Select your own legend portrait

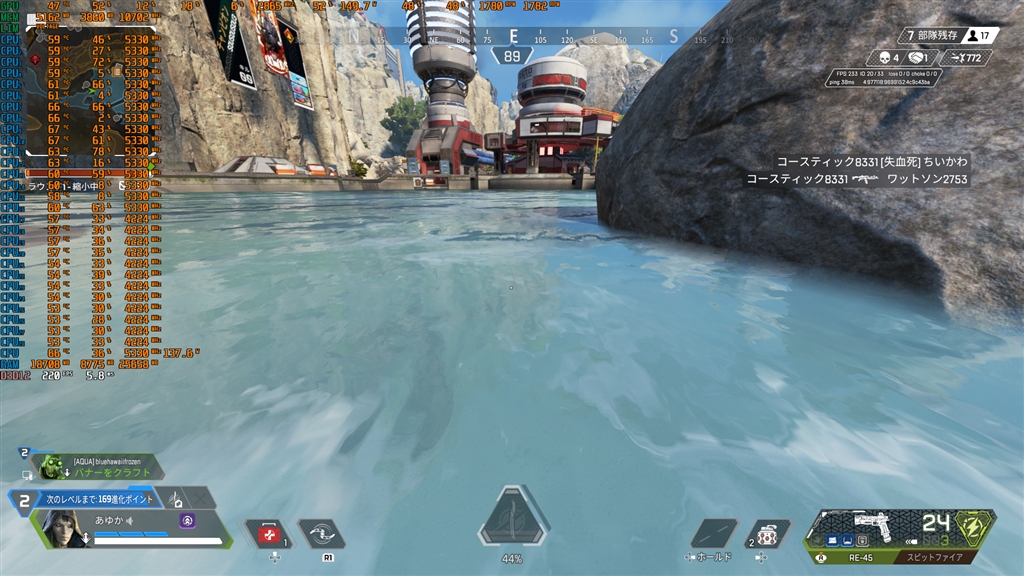(x=60, y=529)
